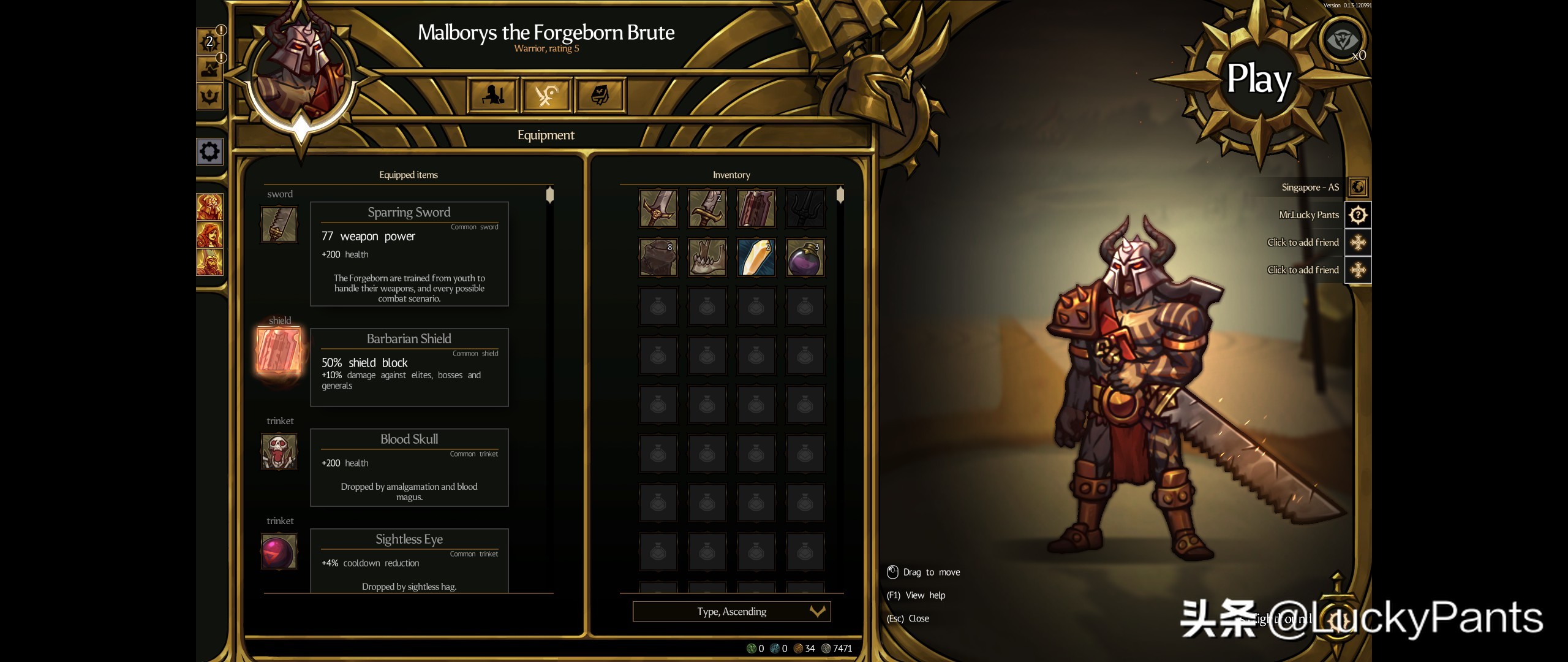1568x662 pixels.
Task: Pick the wooden shield in inventory
Action: click(x=756, y=208)
